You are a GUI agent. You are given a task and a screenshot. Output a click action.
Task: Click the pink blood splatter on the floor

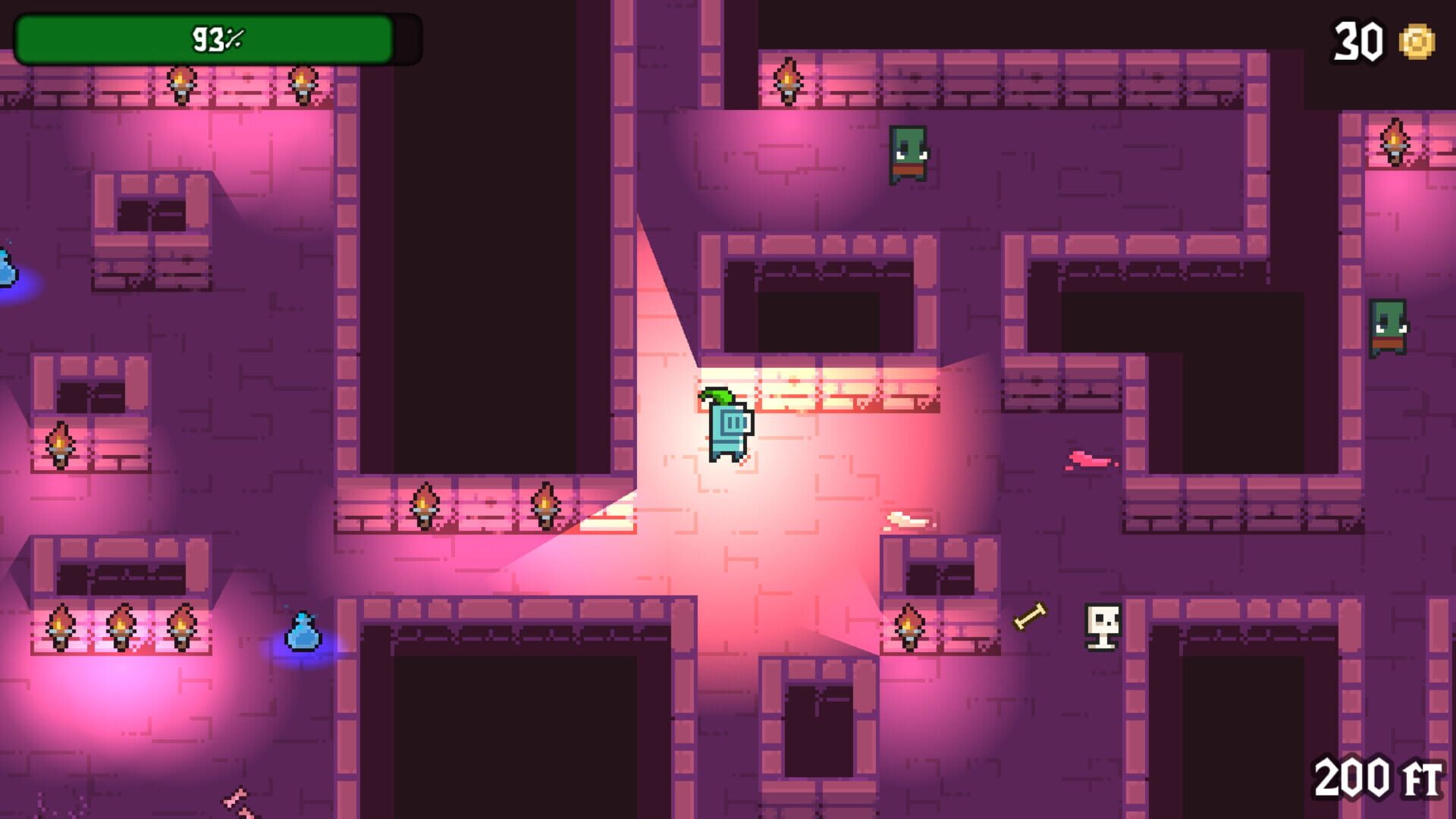1090,459
